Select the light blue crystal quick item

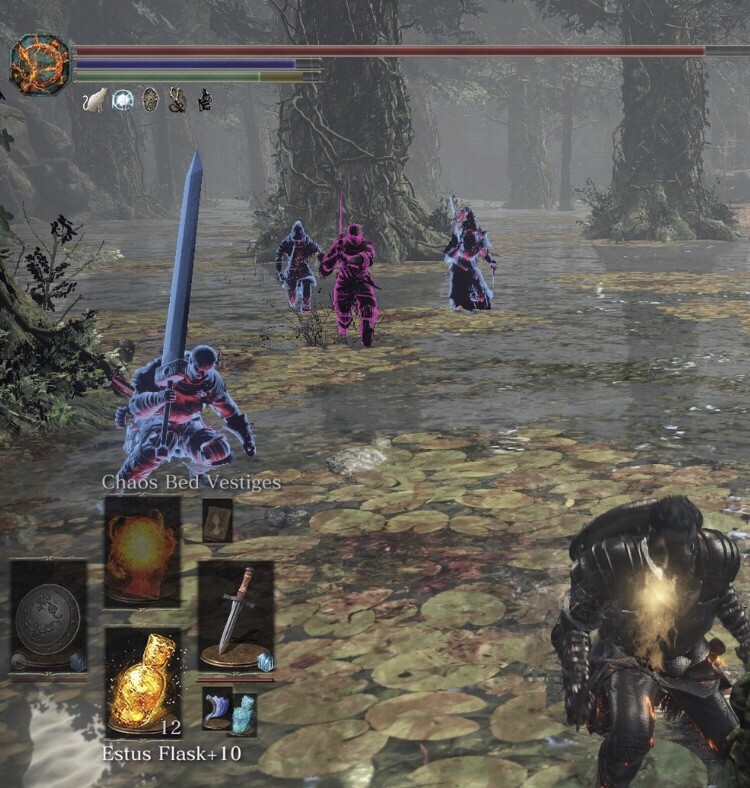tap(243, 714)
